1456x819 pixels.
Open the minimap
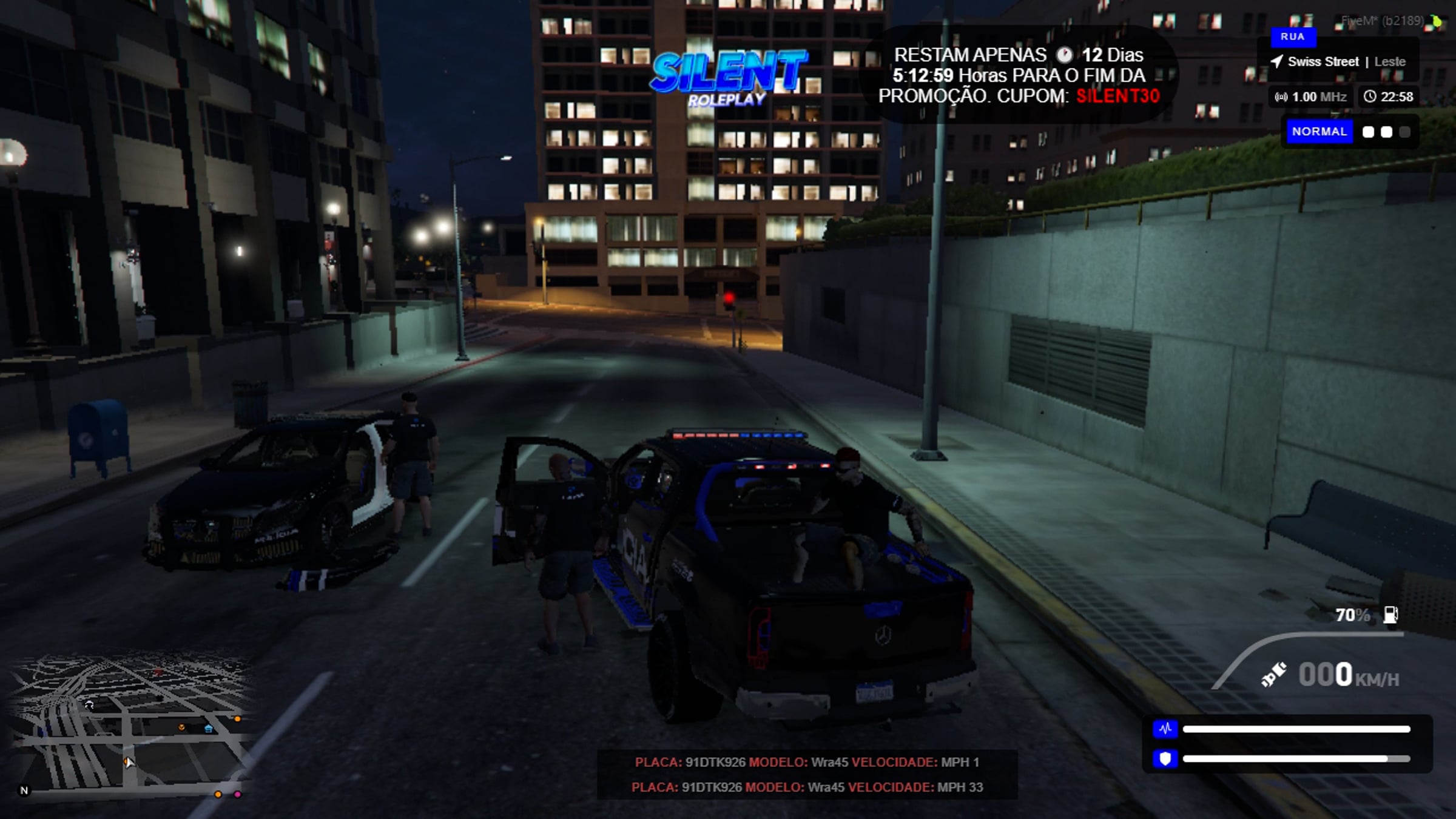[130, 725]
